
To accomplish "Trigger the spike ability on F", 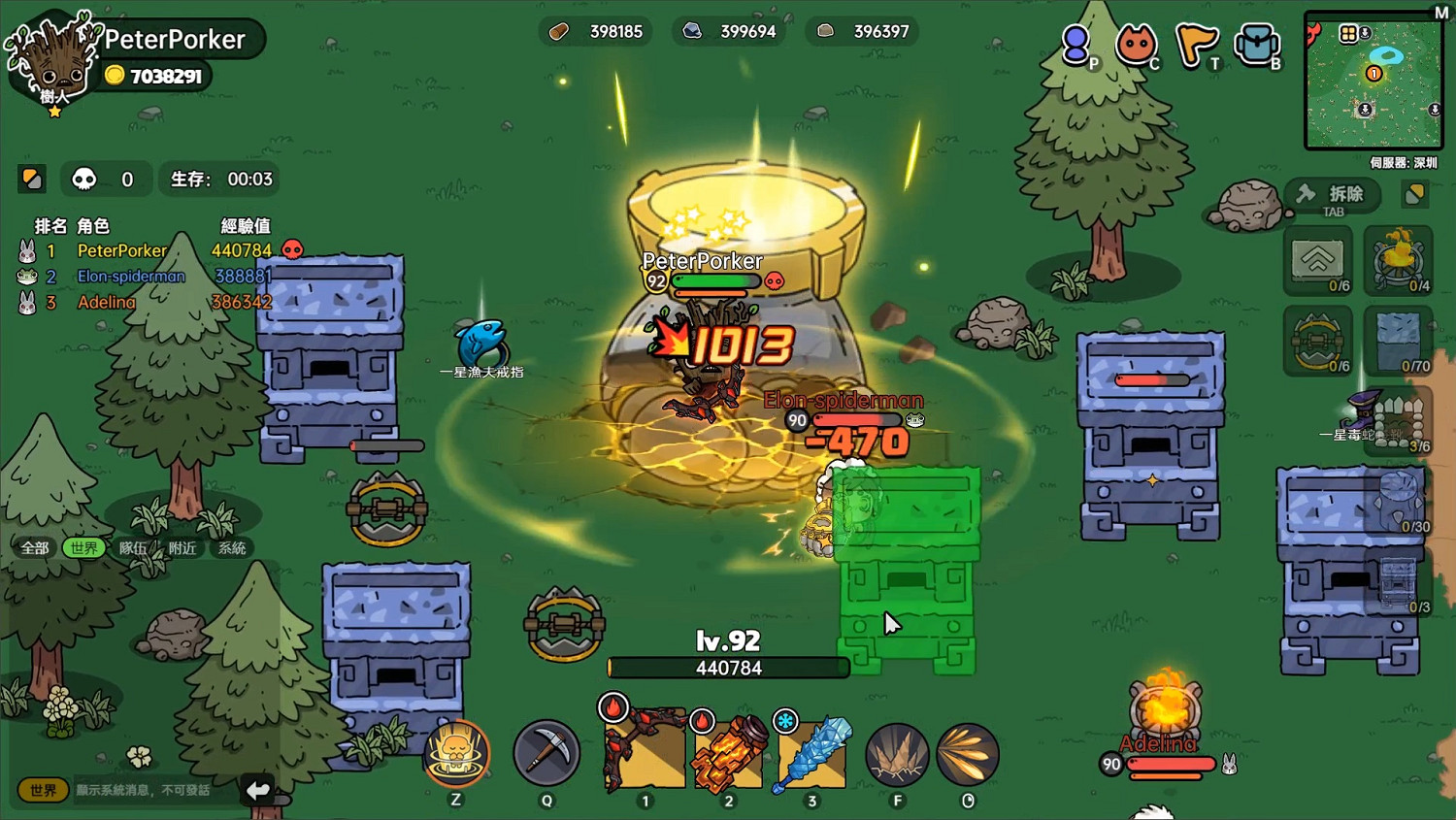I will click(x=895, y=752).
